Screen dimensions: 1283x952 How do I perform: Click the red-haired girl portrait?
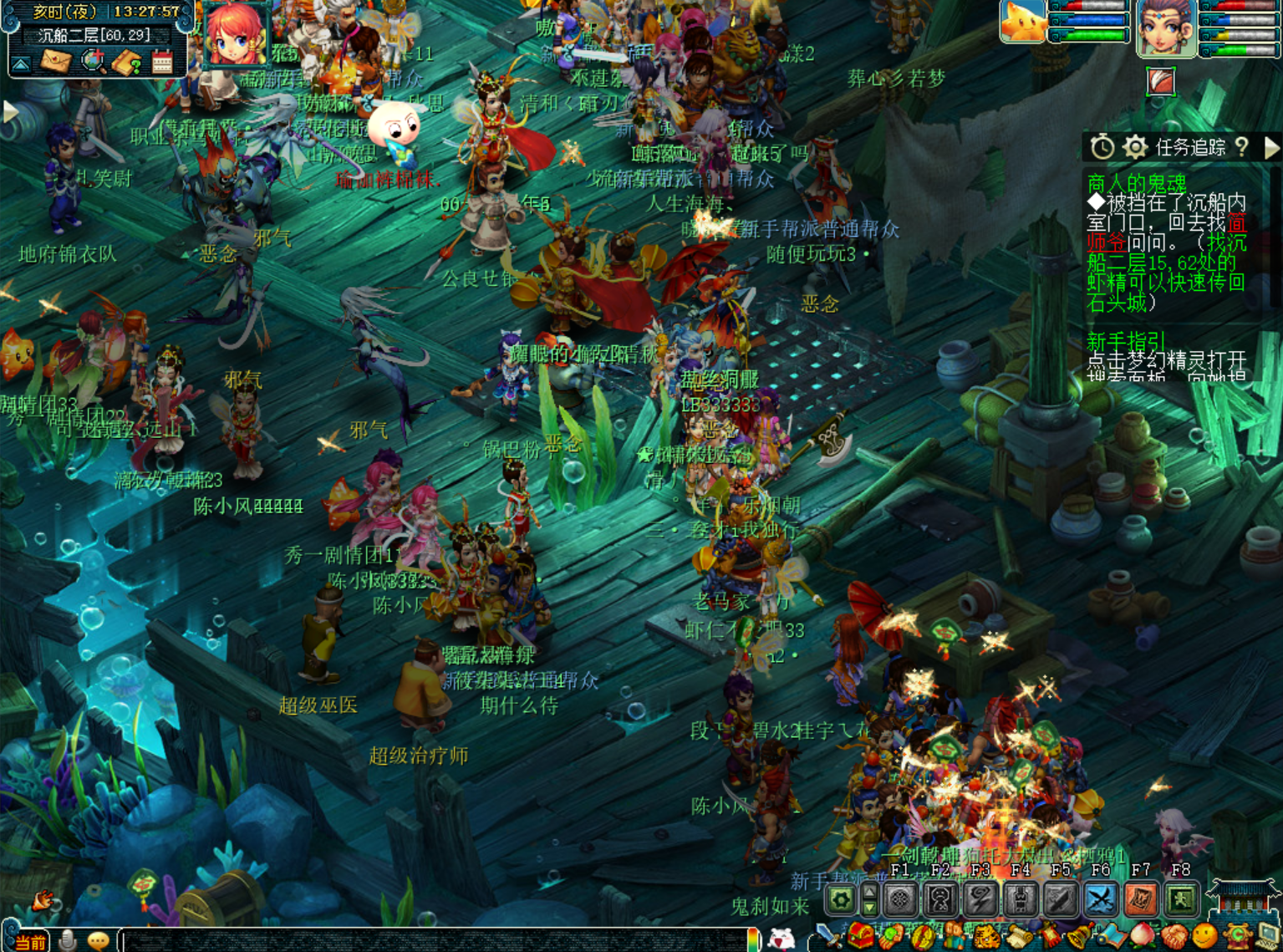click(x=235, y=33)
